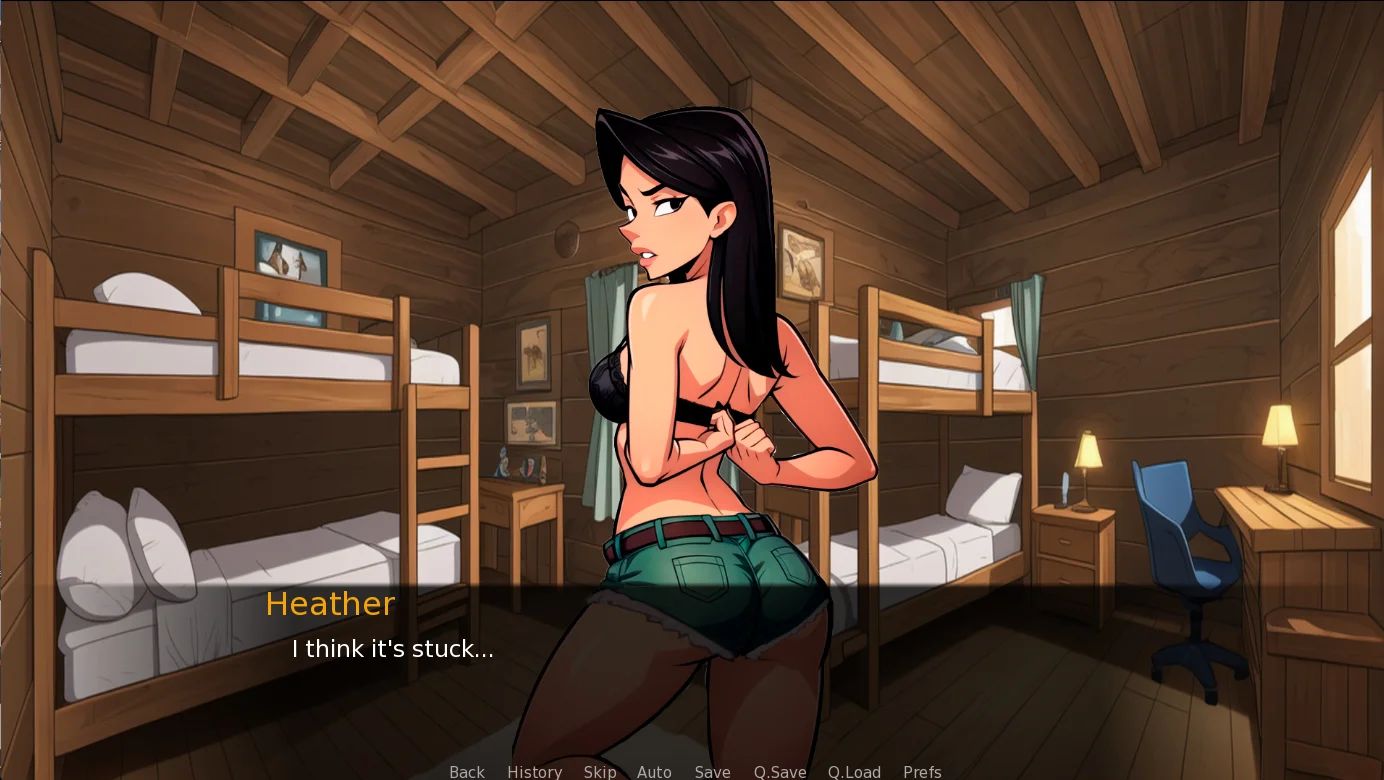Open the dialogue History log
The width and height of the screenshot is (1384, 780).
coord(534,772)
